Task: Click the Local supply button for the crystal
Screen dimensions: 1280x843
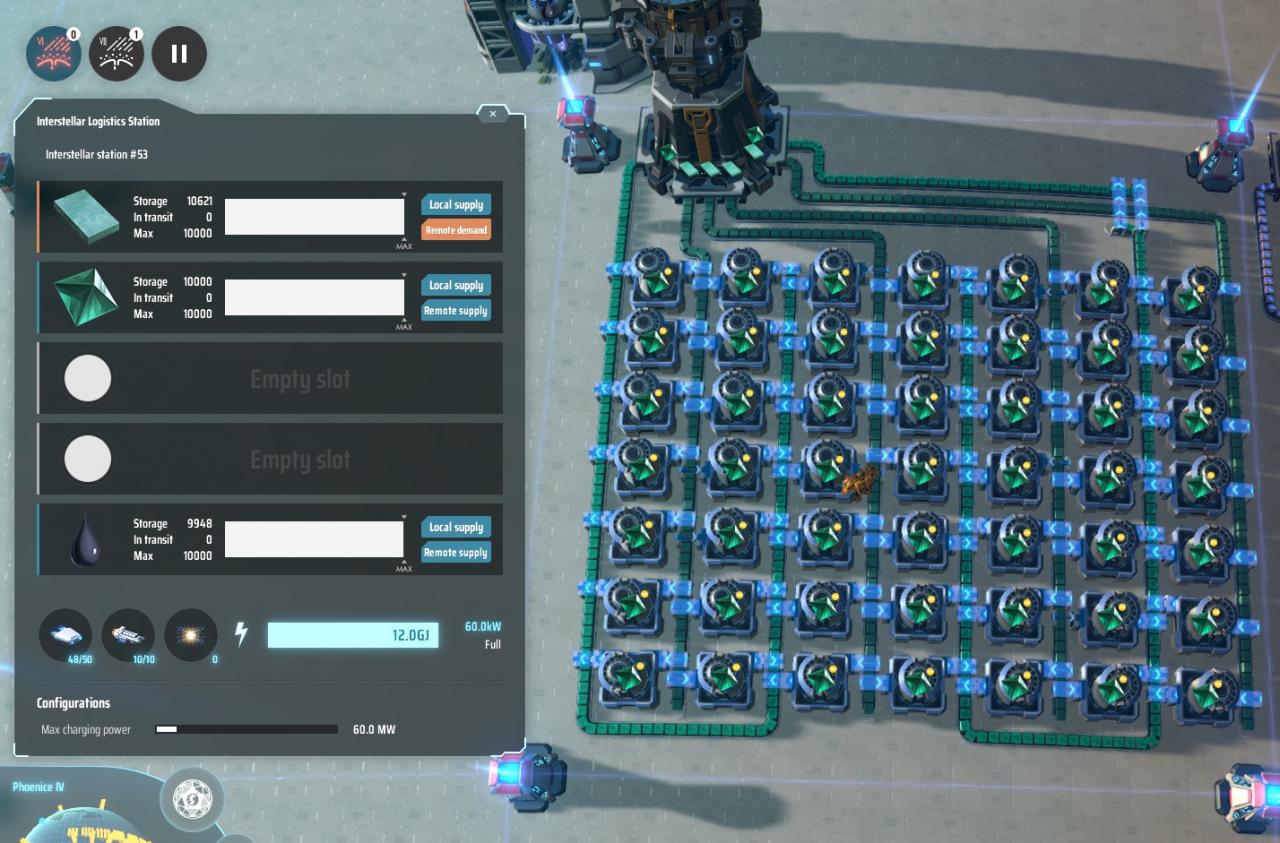Action: [456, 285]
